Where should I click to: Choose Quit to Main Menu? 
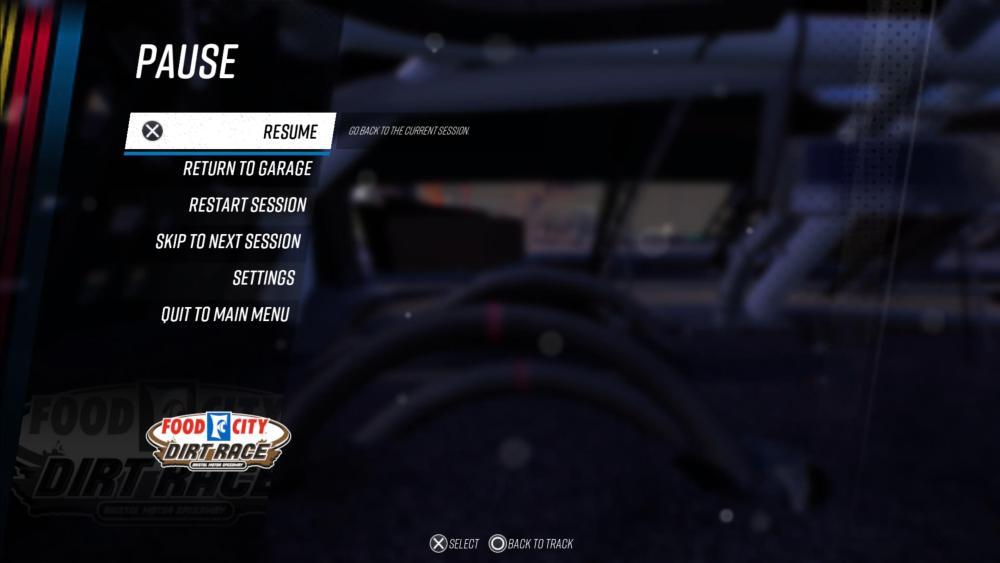tap(225, 314)
